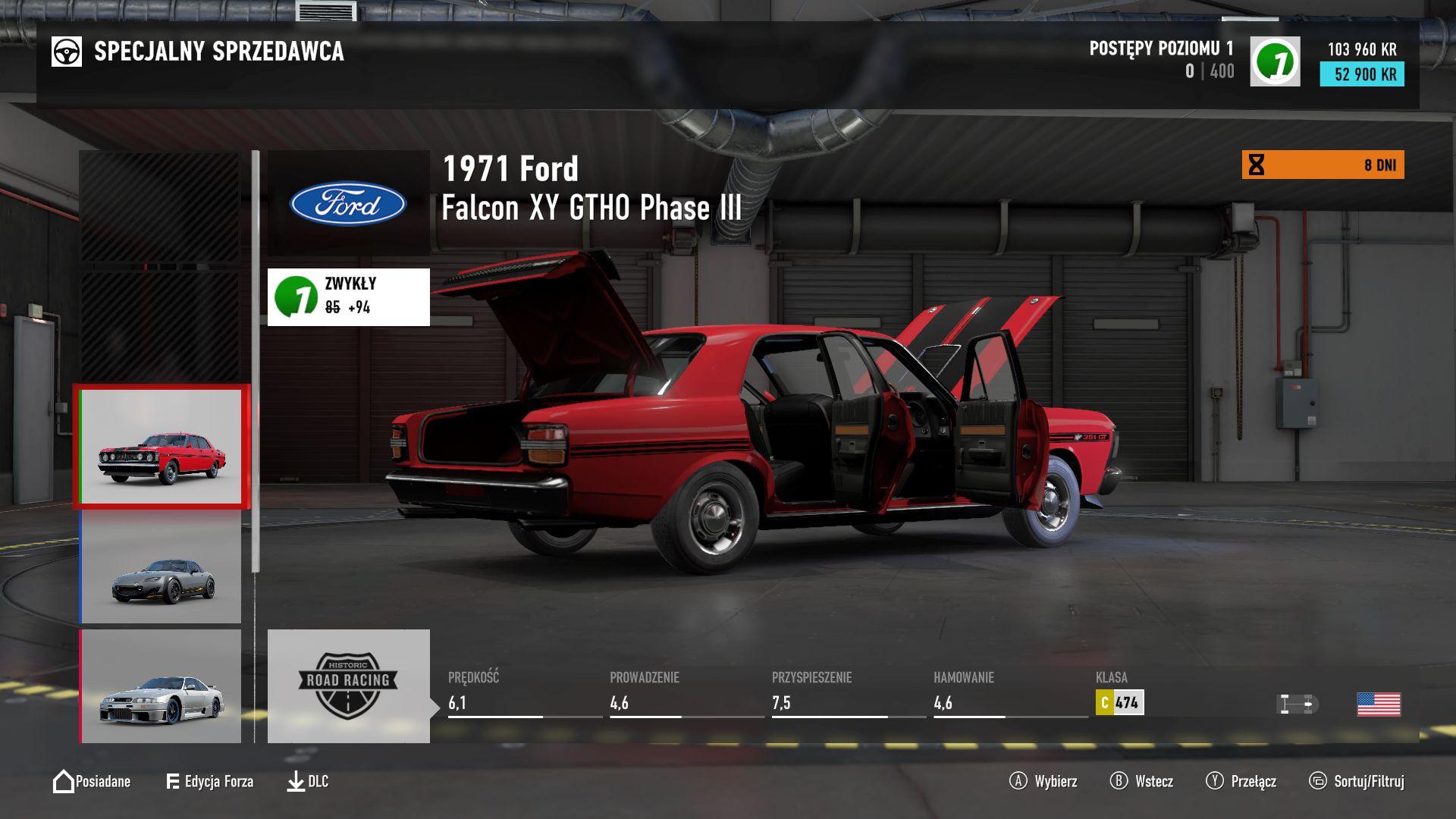Switch view with Przełącz

click(1241, 782)
